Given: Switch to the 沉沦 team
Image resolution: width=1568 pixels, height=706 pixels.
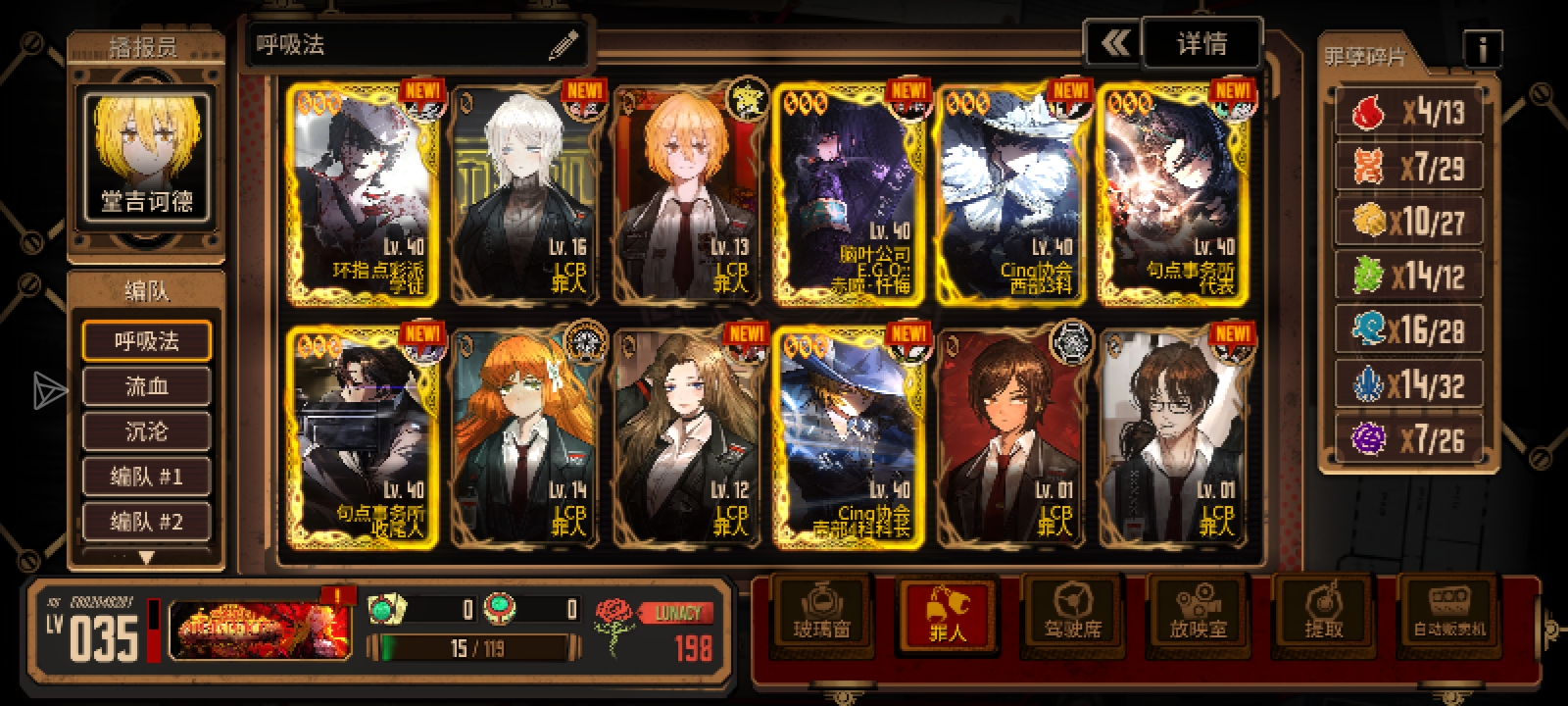Looking at the screenshot, I should [x=146, y=431].
